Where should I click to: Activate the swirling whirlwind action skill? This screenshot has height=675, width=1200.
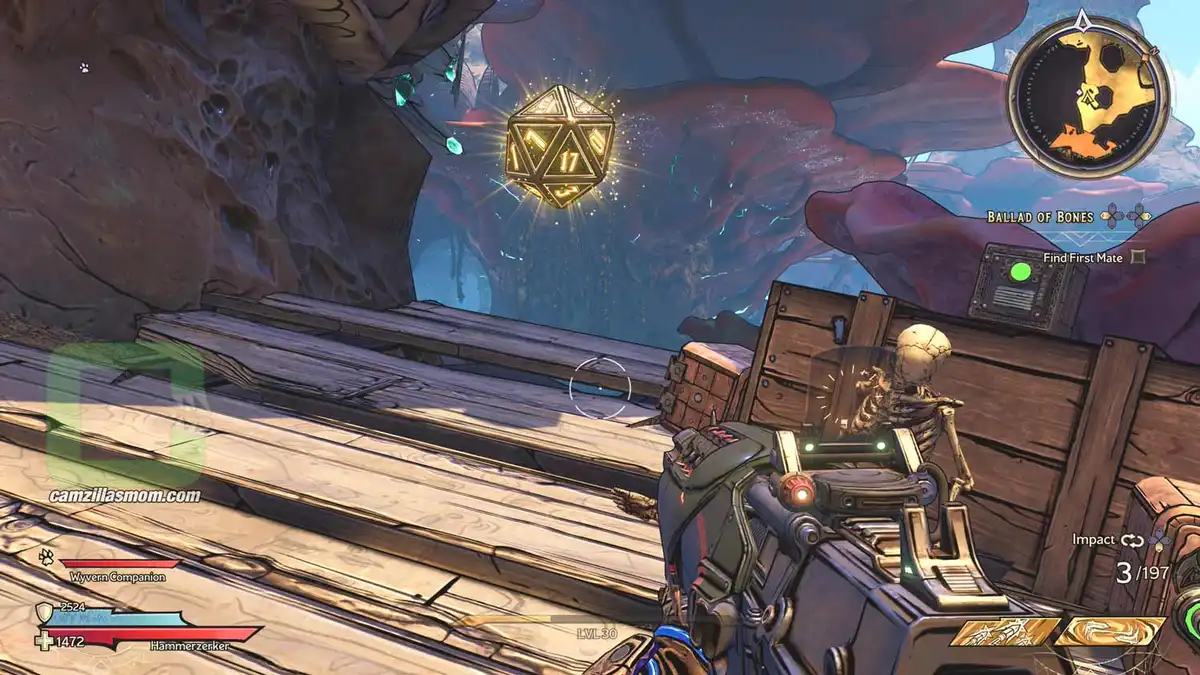(1109, 632)
